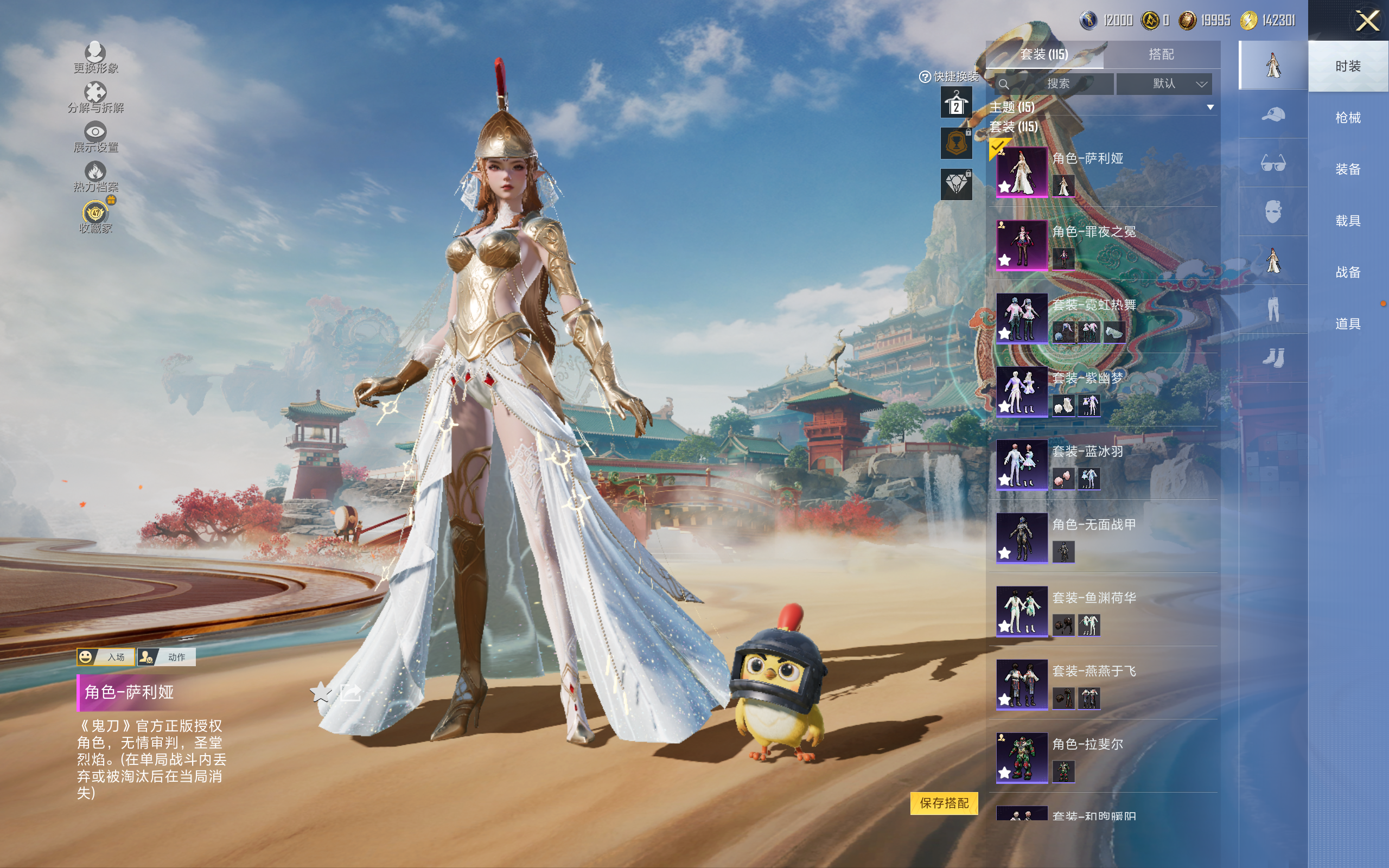The width and height of the screenshot is (1389, 868).
Task: Go to the 道具 section
Action: pyautogui.click(x=1348, y=324)
